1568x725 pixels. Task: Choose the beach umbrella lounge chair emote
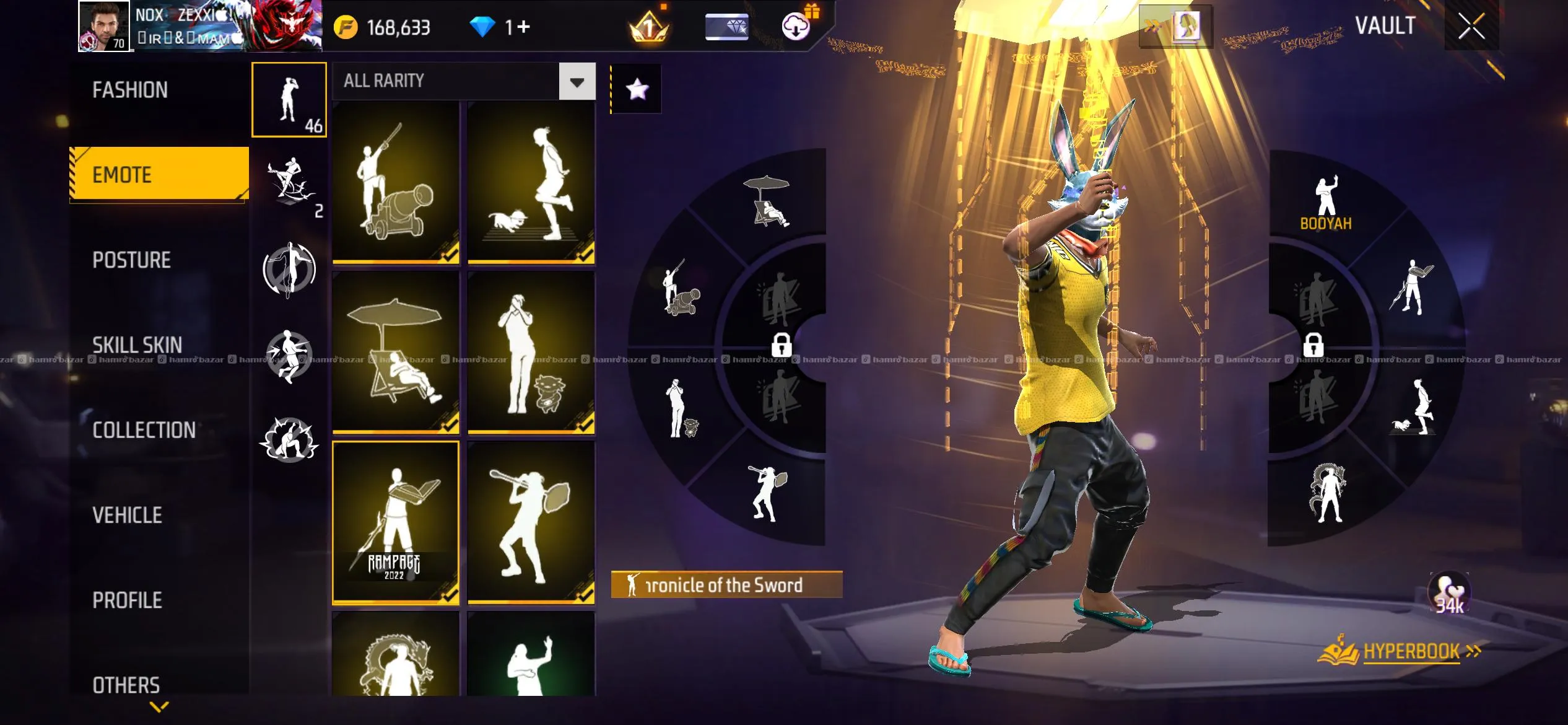396,352
